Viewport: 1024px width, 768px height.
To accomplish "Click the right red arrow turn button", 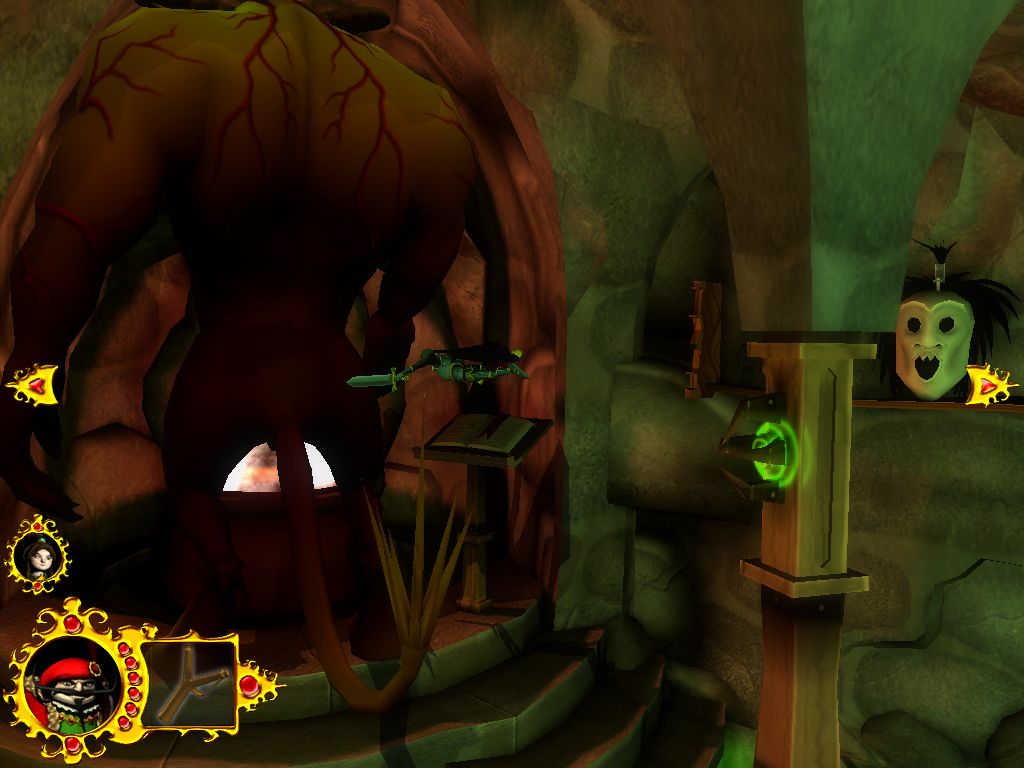I will click(x=989, y=383).
